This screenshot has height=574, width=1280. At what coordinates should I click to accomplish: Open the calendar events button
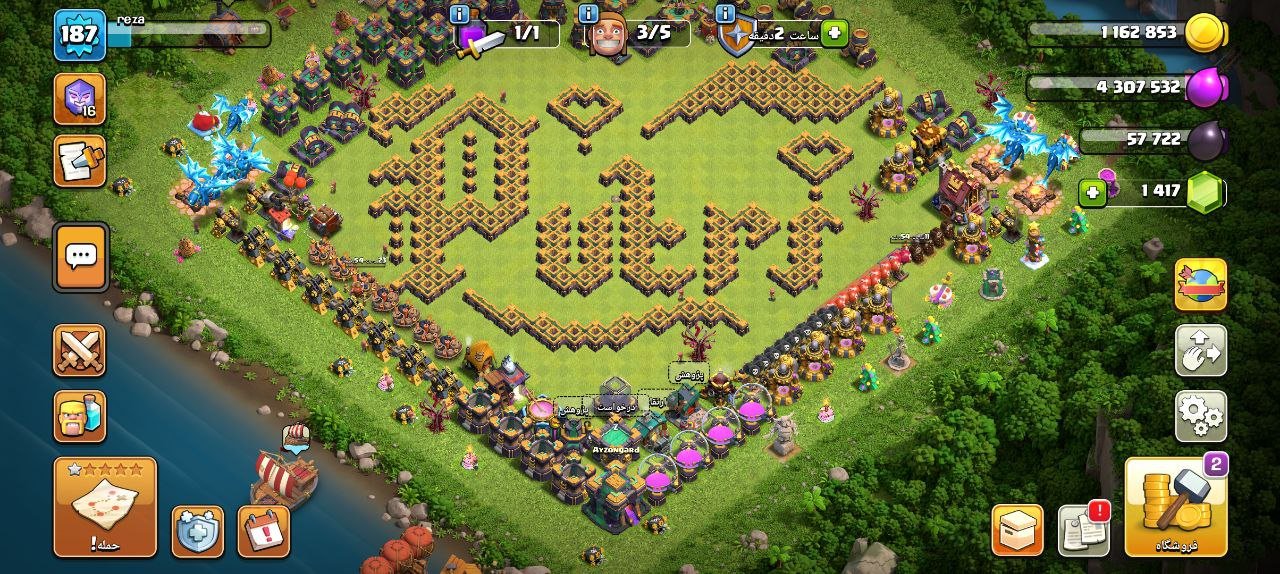pyautogui.click(x=263, y=531)
